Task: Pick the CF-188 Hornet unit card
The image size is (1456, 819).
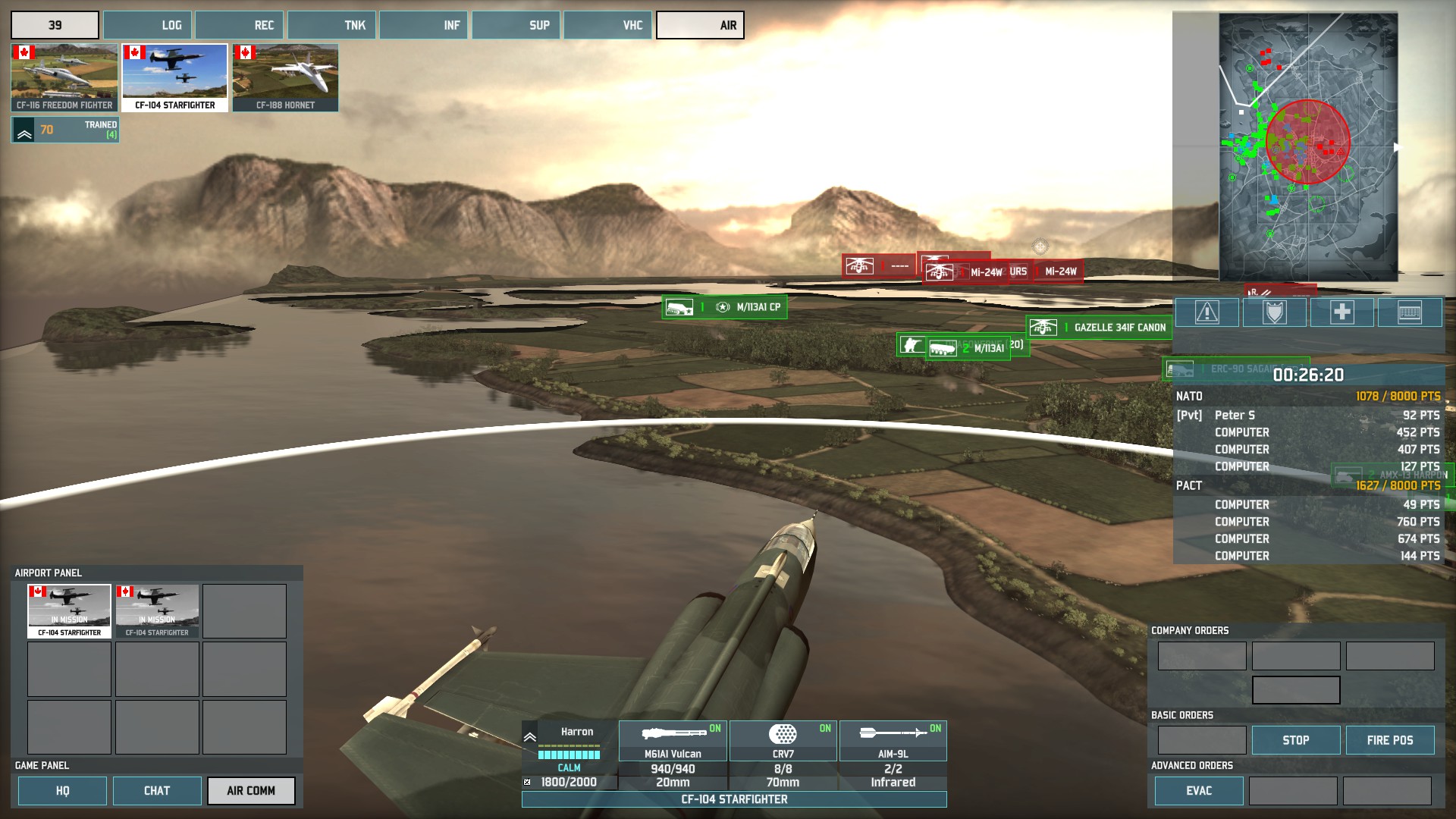Action: pyautogui.click(x=285, y=77)
